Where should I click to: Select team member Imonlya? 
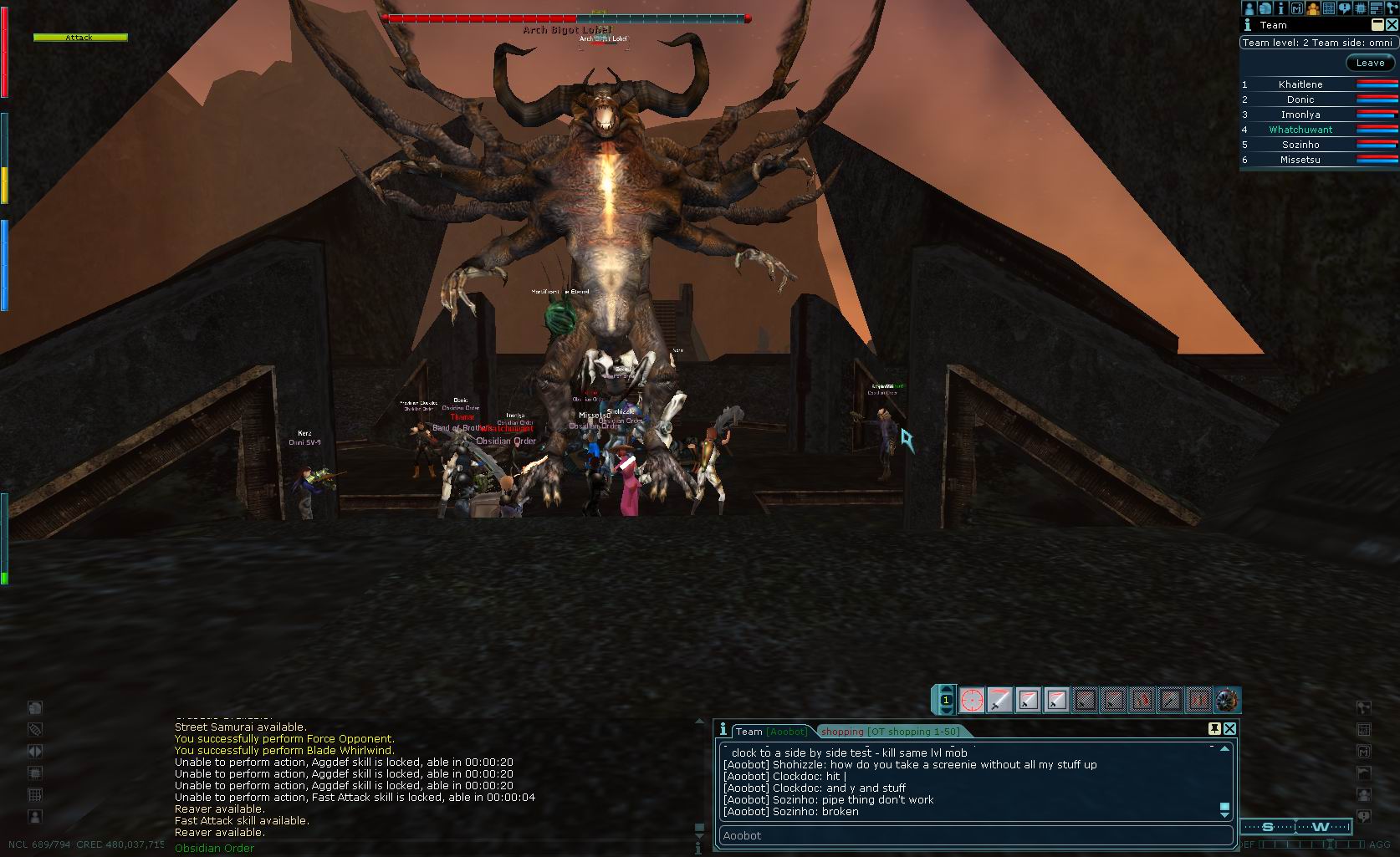click(x=1300, y=115)
